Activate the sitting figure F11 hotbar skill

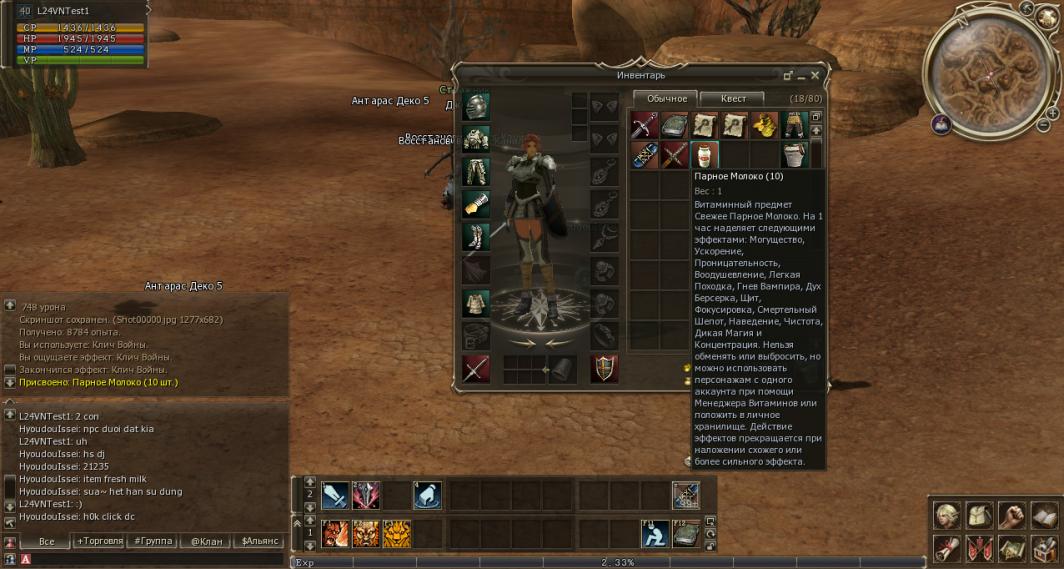pos(654,533)
